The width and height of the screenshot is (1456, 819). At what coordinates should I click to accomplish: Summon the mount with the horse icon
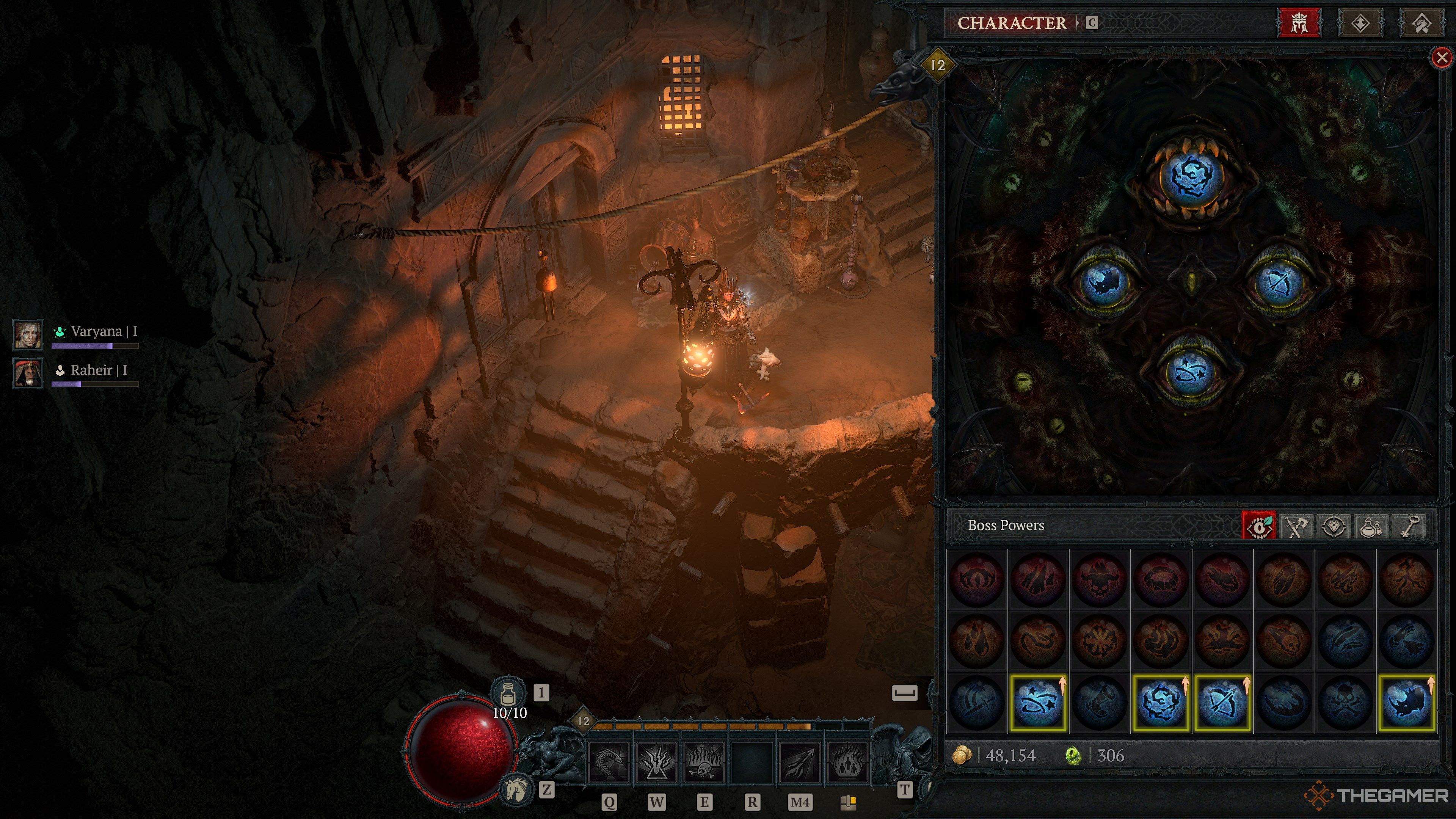[516, 789]
